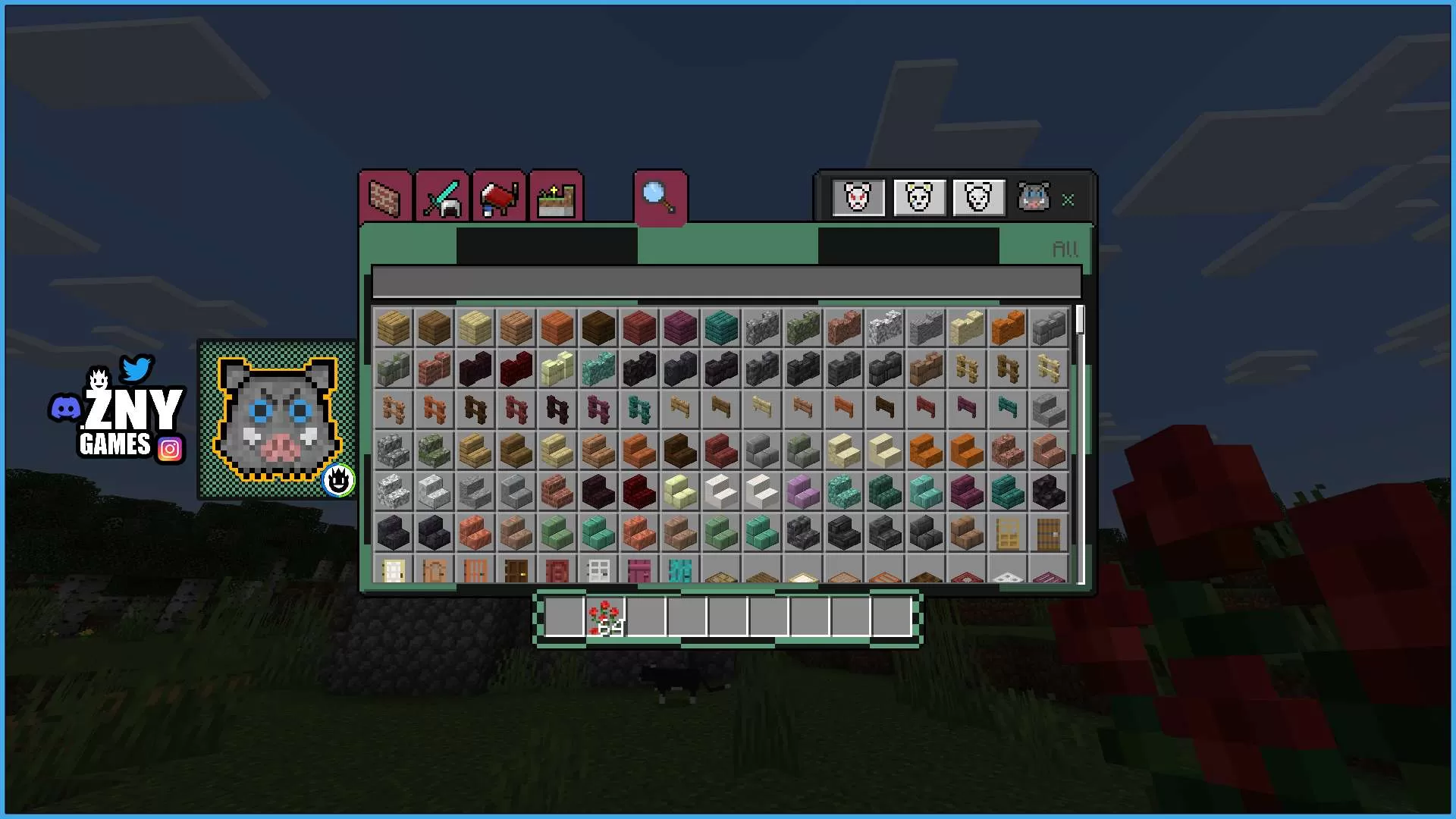1456x819 pixels.
Task: Select the pink stained glass pane swatch
Action: pos(639,574)
